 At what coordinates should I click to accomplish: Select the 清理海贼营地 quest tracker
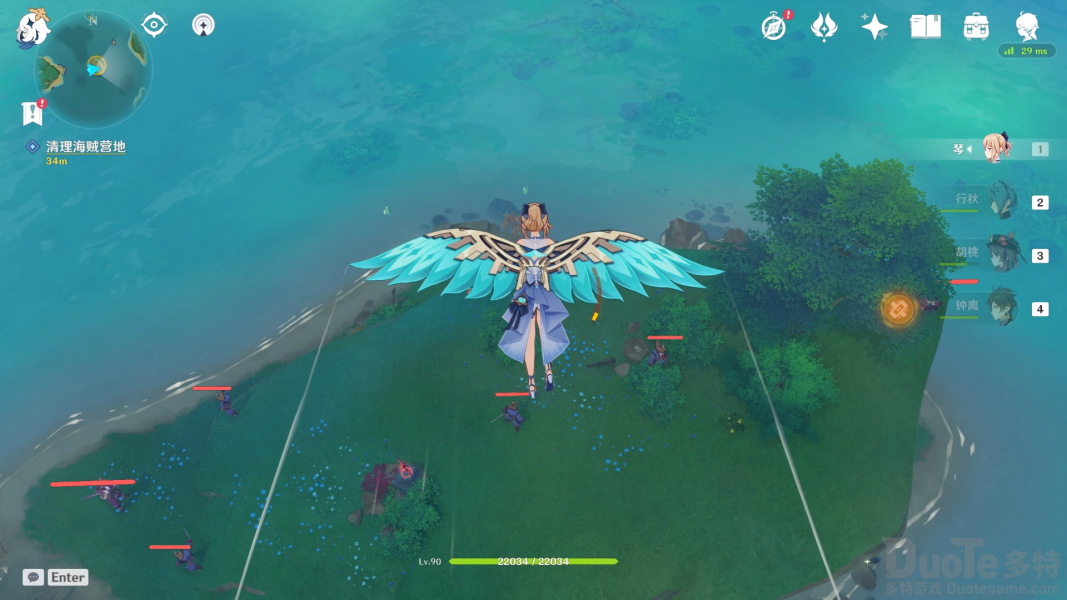pos(84,147)
